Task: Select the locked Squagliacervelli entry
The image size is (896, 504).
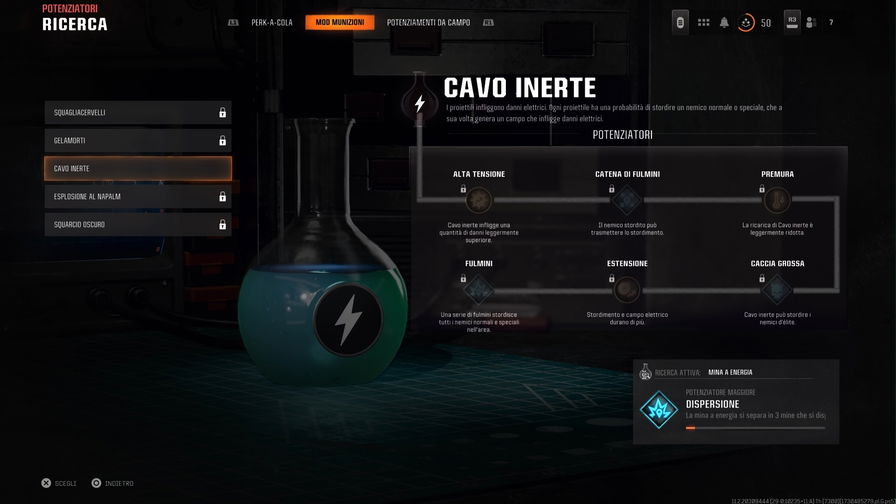Action: coord(138,112)
